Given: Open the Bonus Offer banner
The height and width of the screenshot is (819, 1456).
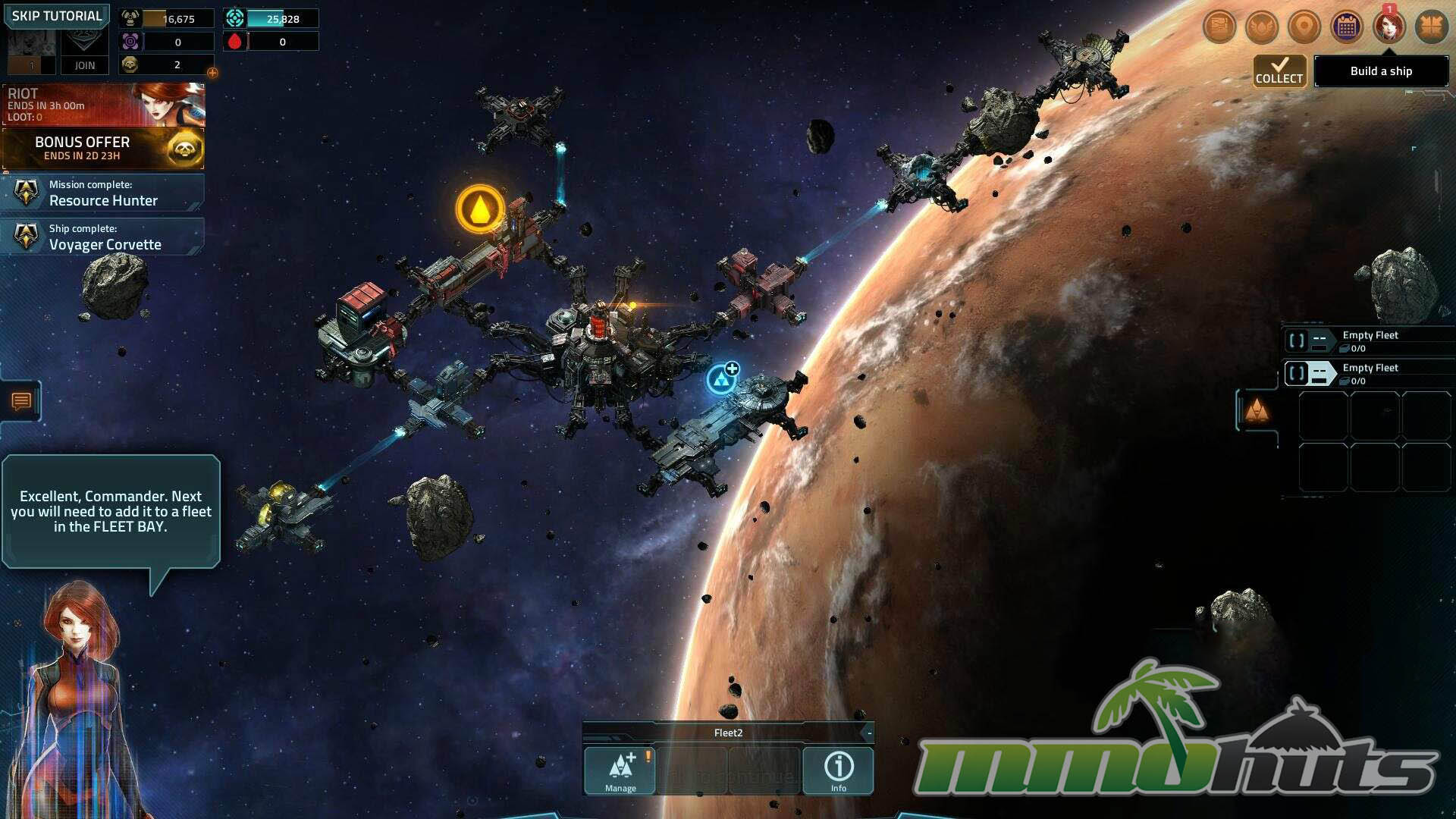Looking at the screenshot, I should [x=103, y=149].
